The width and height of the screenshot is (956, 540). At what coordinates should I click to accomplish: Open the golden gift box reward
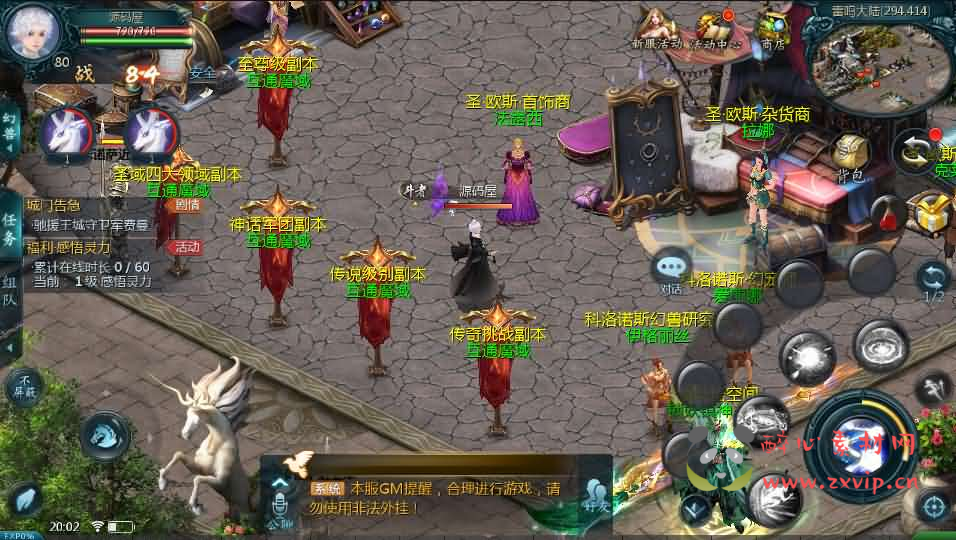(x=928, y=213)
